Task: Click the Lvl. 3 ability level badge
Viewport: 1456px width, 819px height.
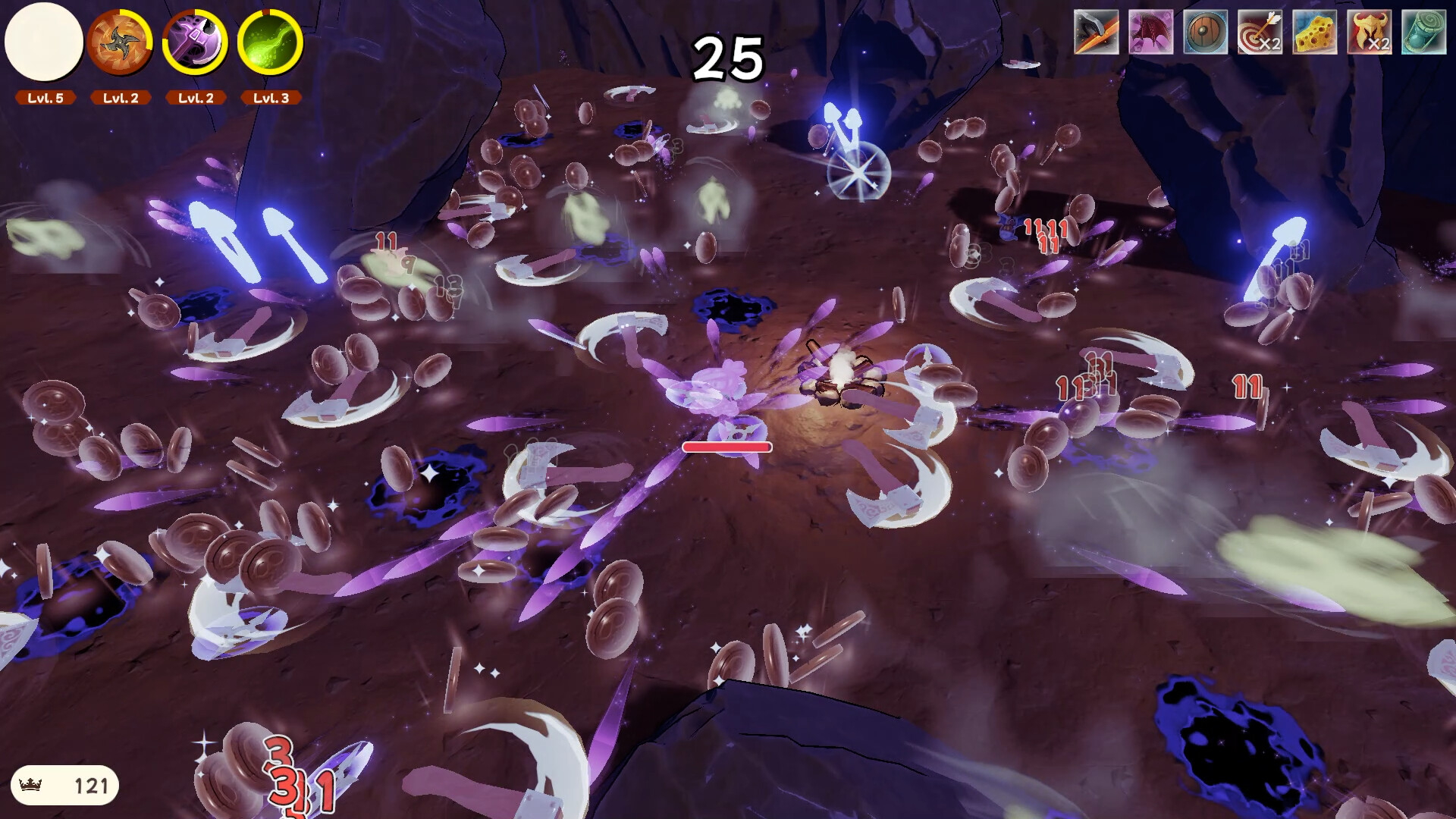Action: [271, 97]
